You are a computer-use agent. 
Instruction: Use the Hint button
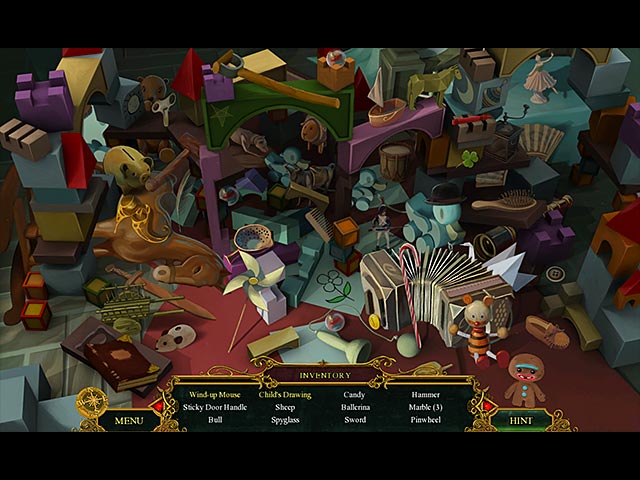[521, 421]
